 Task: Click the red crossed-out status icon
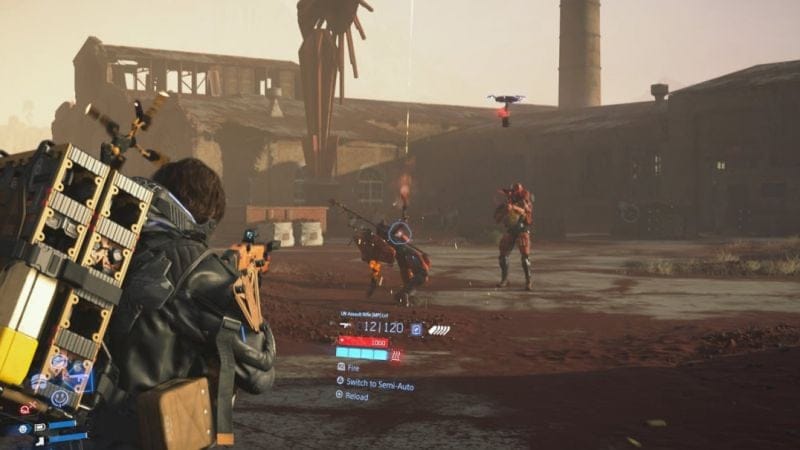25,410
